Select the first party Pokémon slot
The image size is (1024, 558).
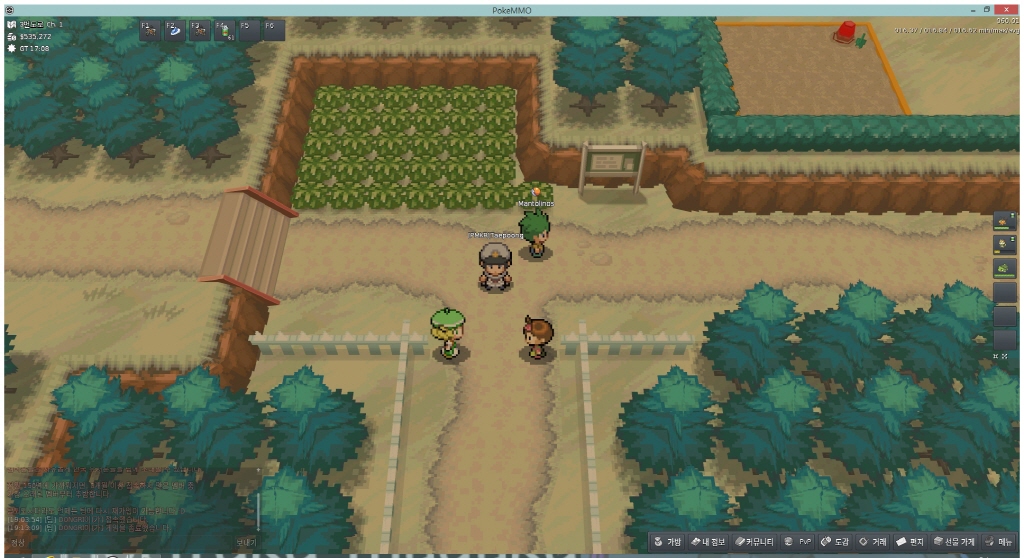point(1005,222)
